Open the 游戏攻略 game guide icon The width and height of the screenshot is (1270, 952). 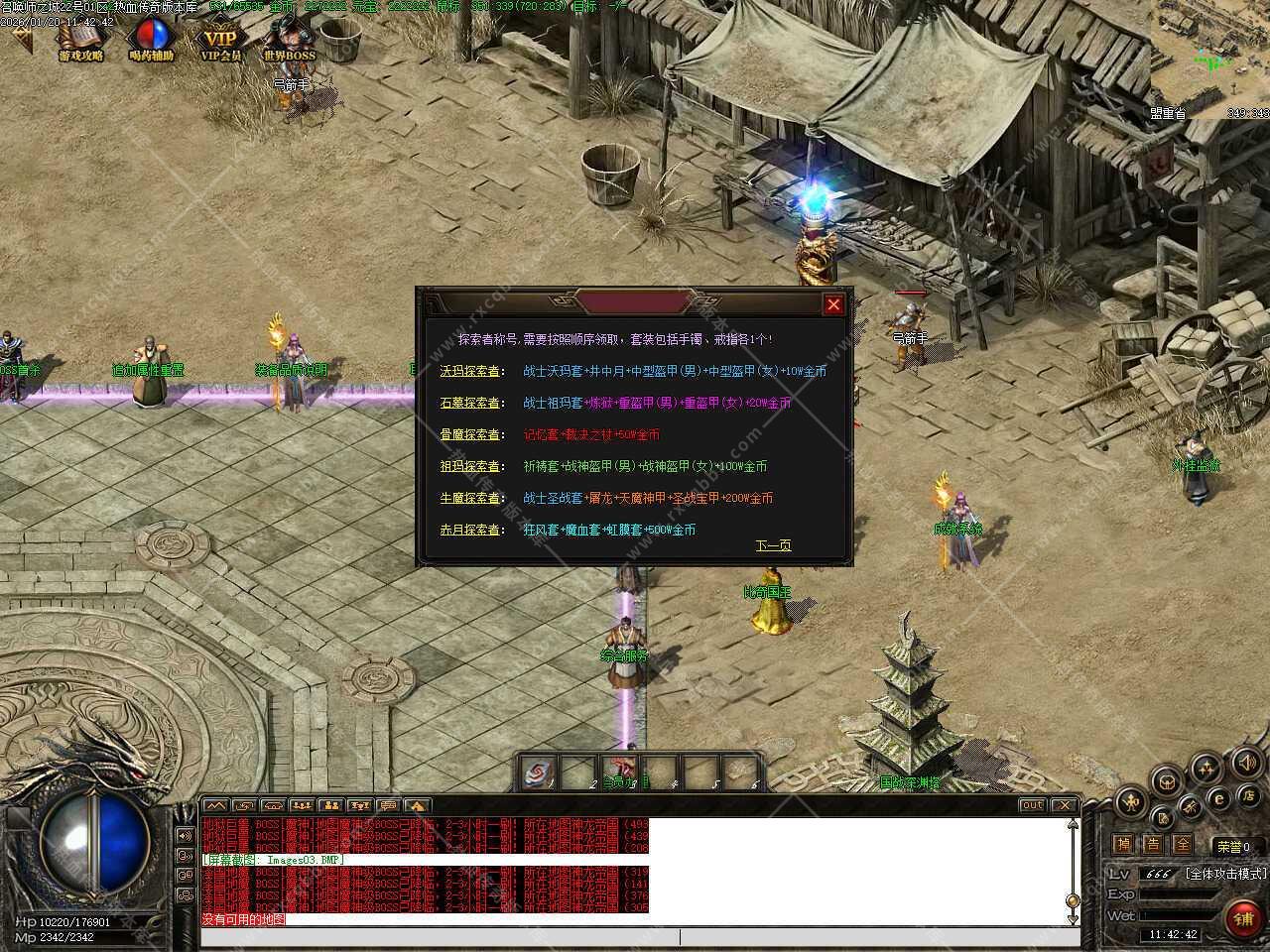81,42
